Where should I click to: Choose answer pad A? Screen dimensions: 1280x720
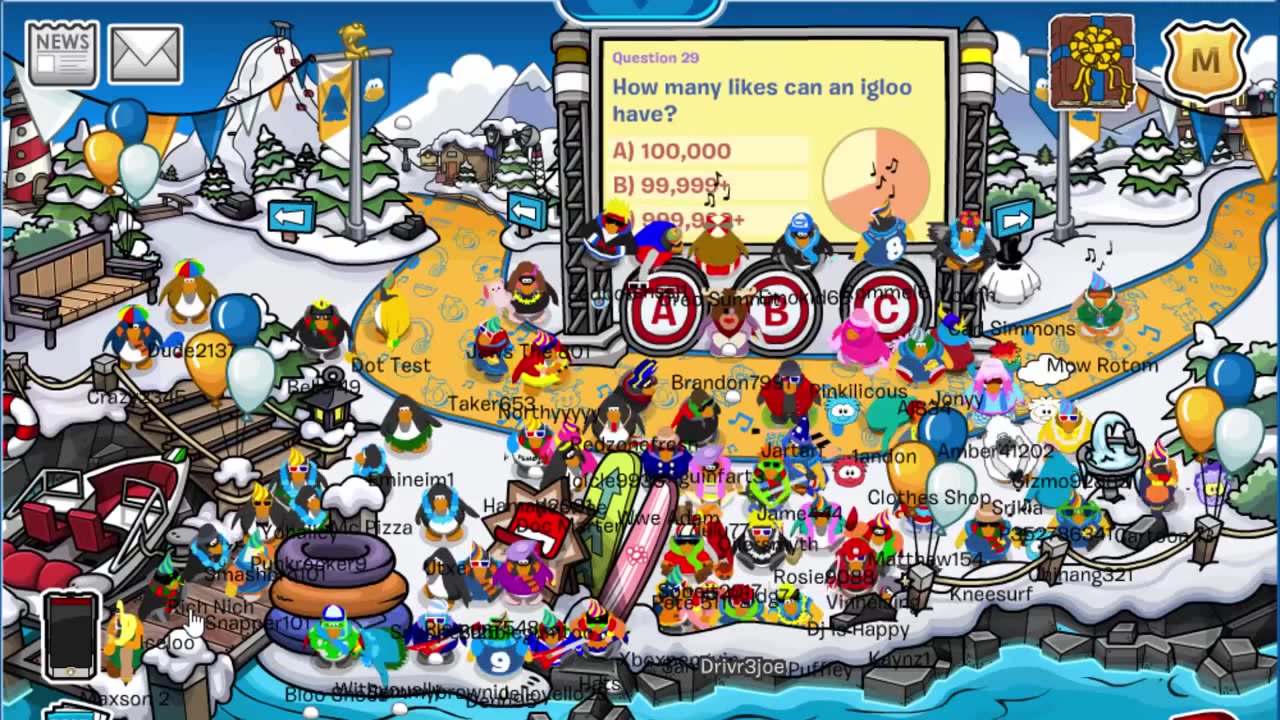pos(663,309)
